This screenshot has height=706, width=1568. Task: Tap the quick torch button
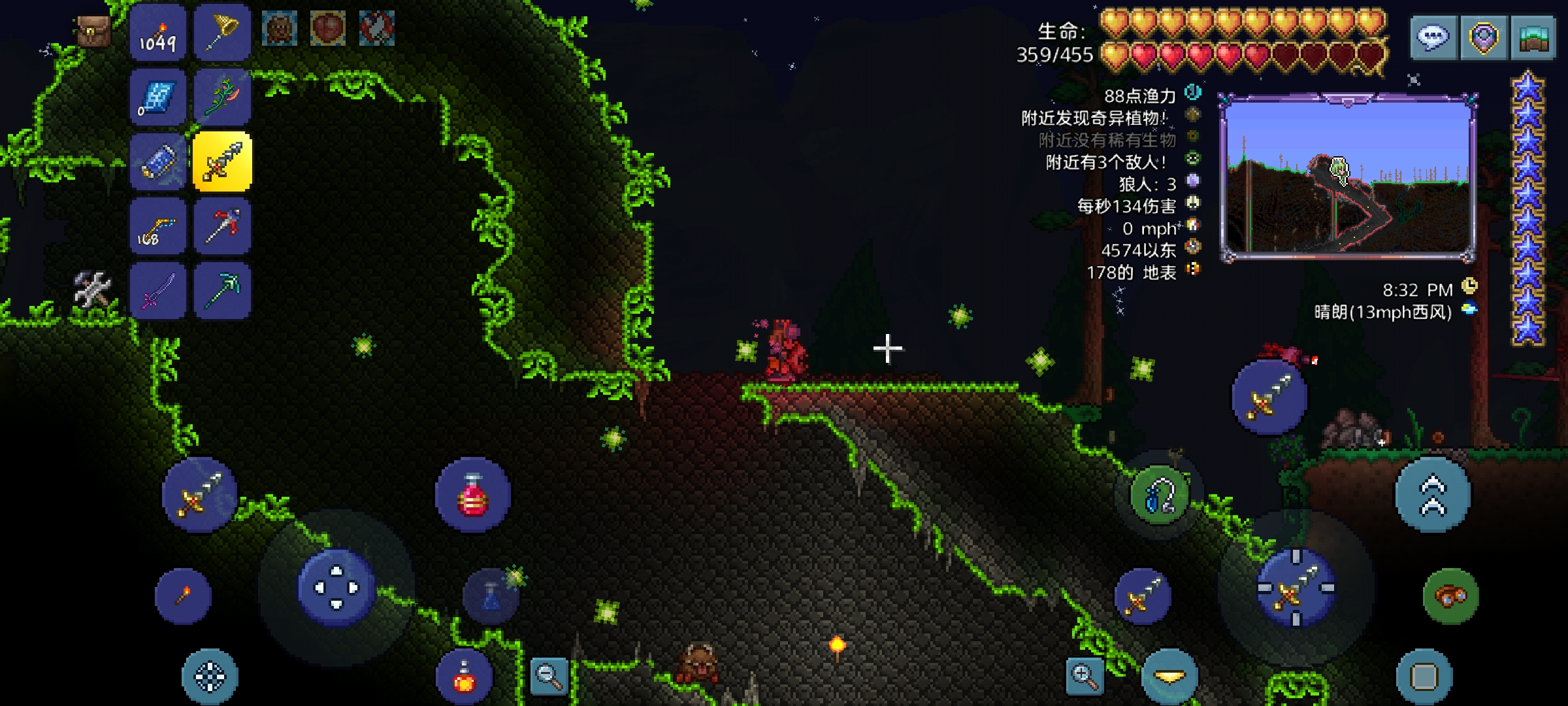[x=184, y=596]
